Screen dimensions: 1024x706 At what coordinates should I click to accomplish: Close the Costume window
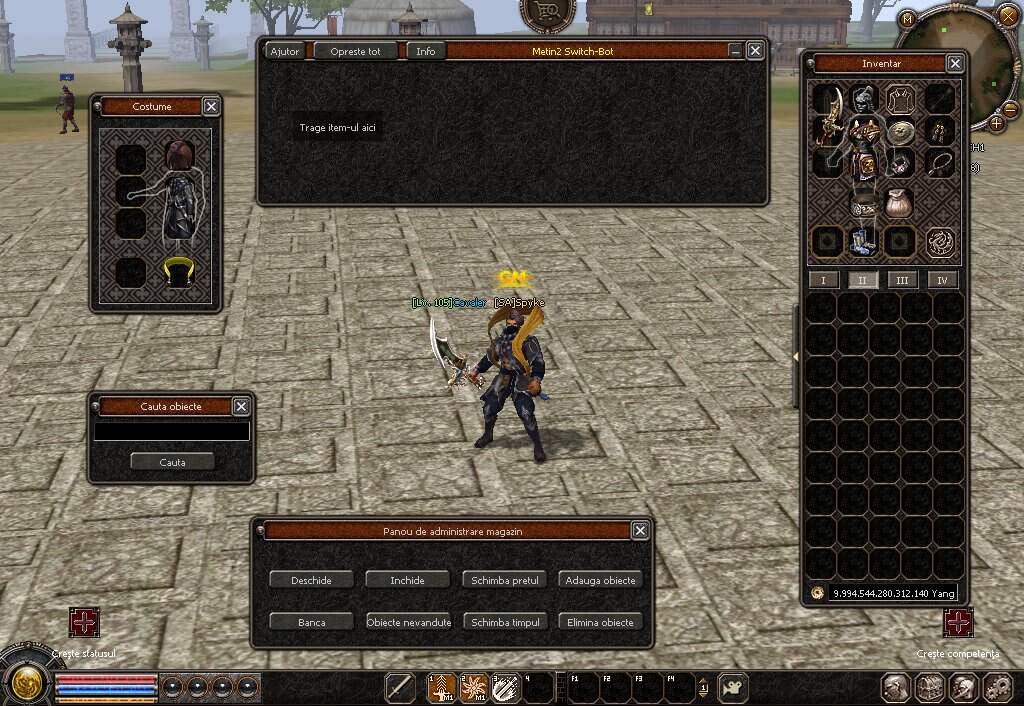click(211, 106)
